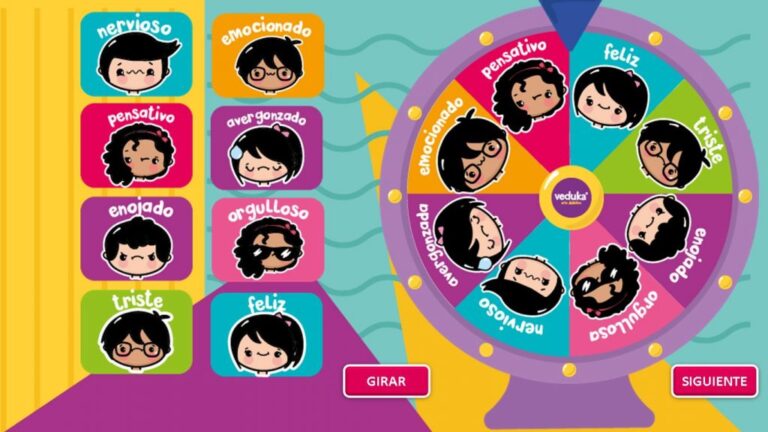Choose the emocionado emotion card

point(267,55)
